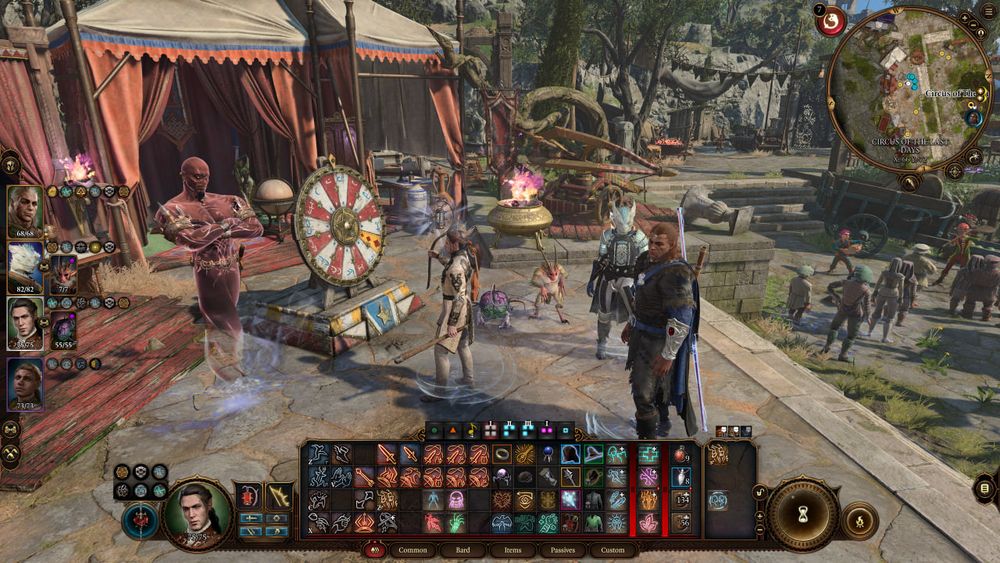Screen dimensions: 1000x563
Task: Open the Items hotbar tab
Action: [513, 550]
